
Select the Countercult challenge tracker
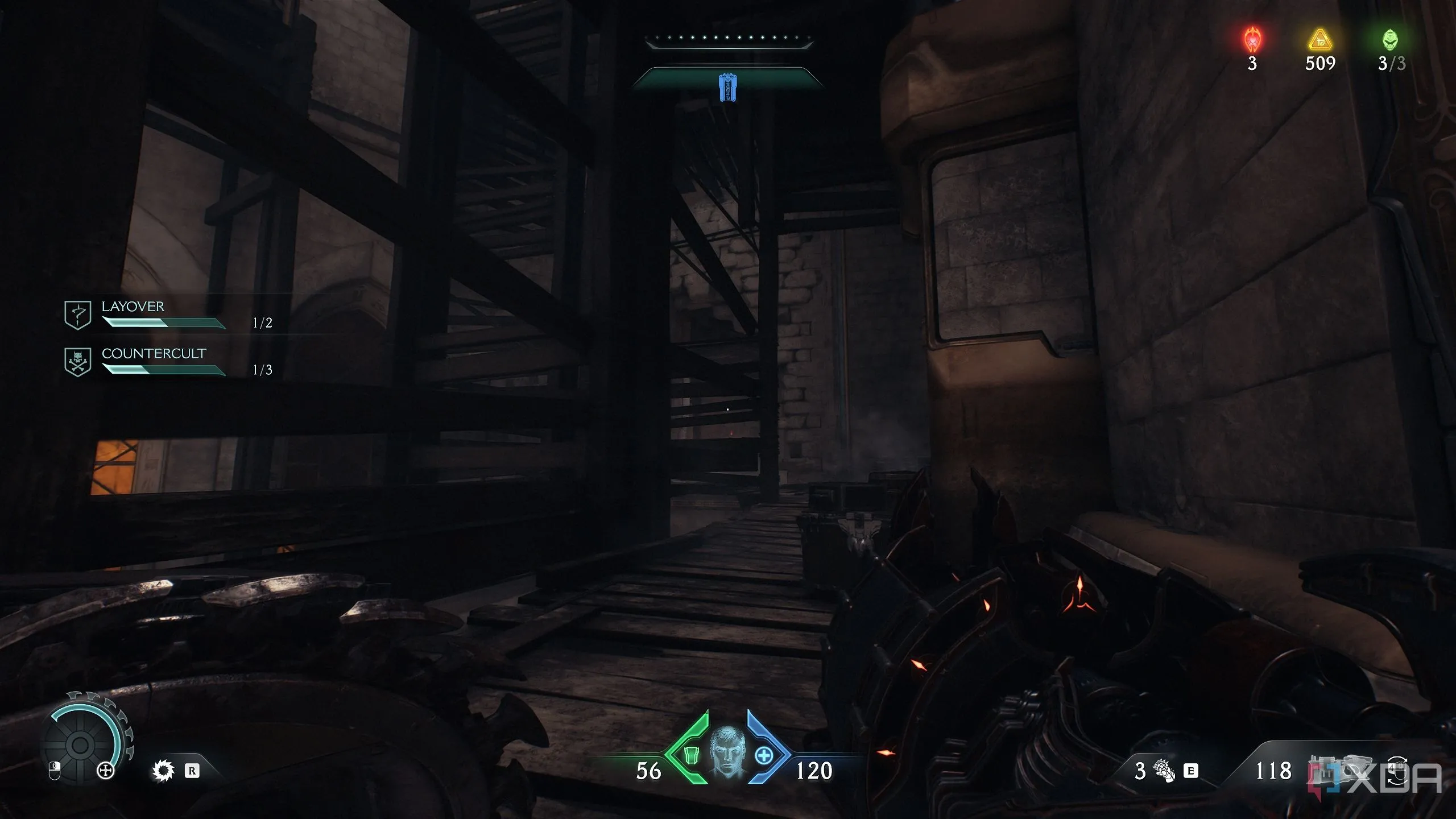[165, 362]
